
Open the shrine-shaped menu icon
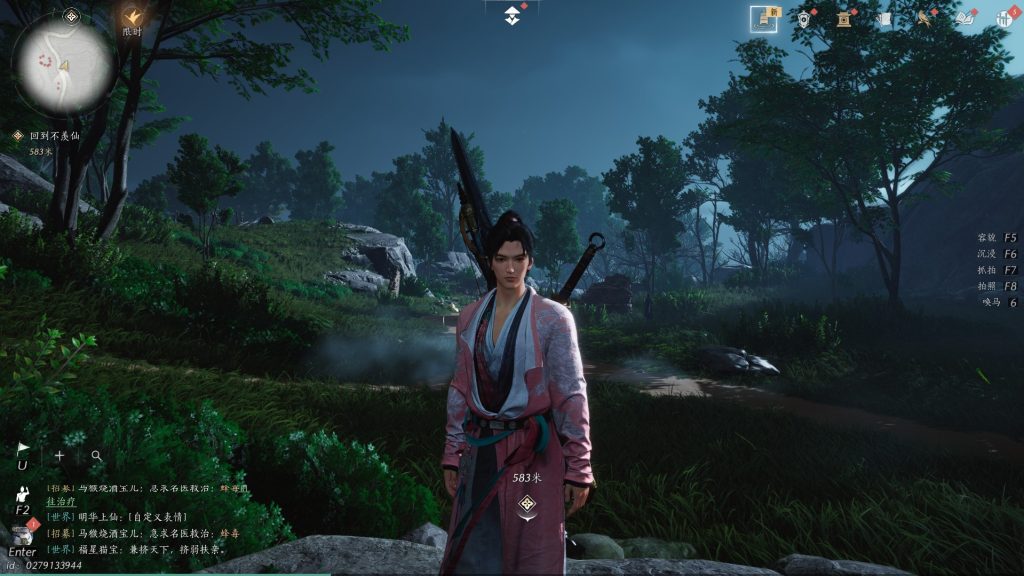pos(843,18)
